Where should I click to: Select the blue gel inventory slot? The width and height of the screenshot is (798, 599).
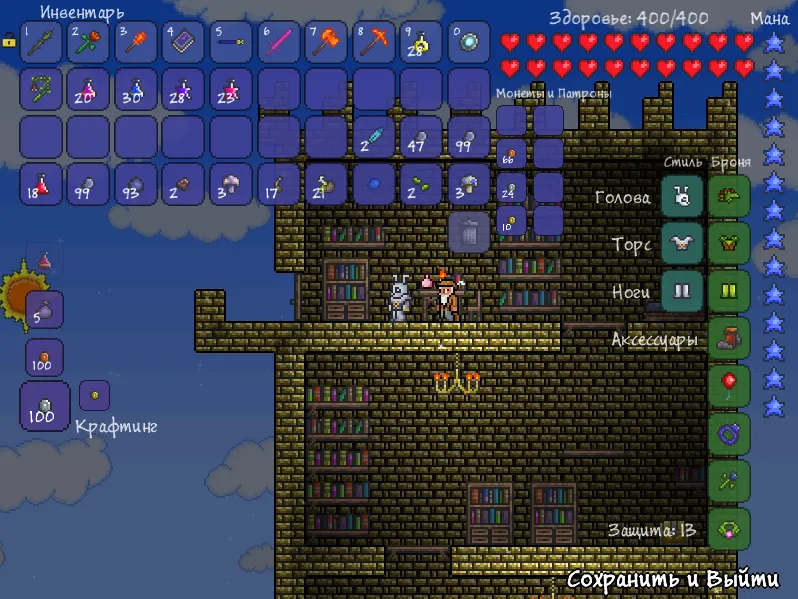(374, 185)
